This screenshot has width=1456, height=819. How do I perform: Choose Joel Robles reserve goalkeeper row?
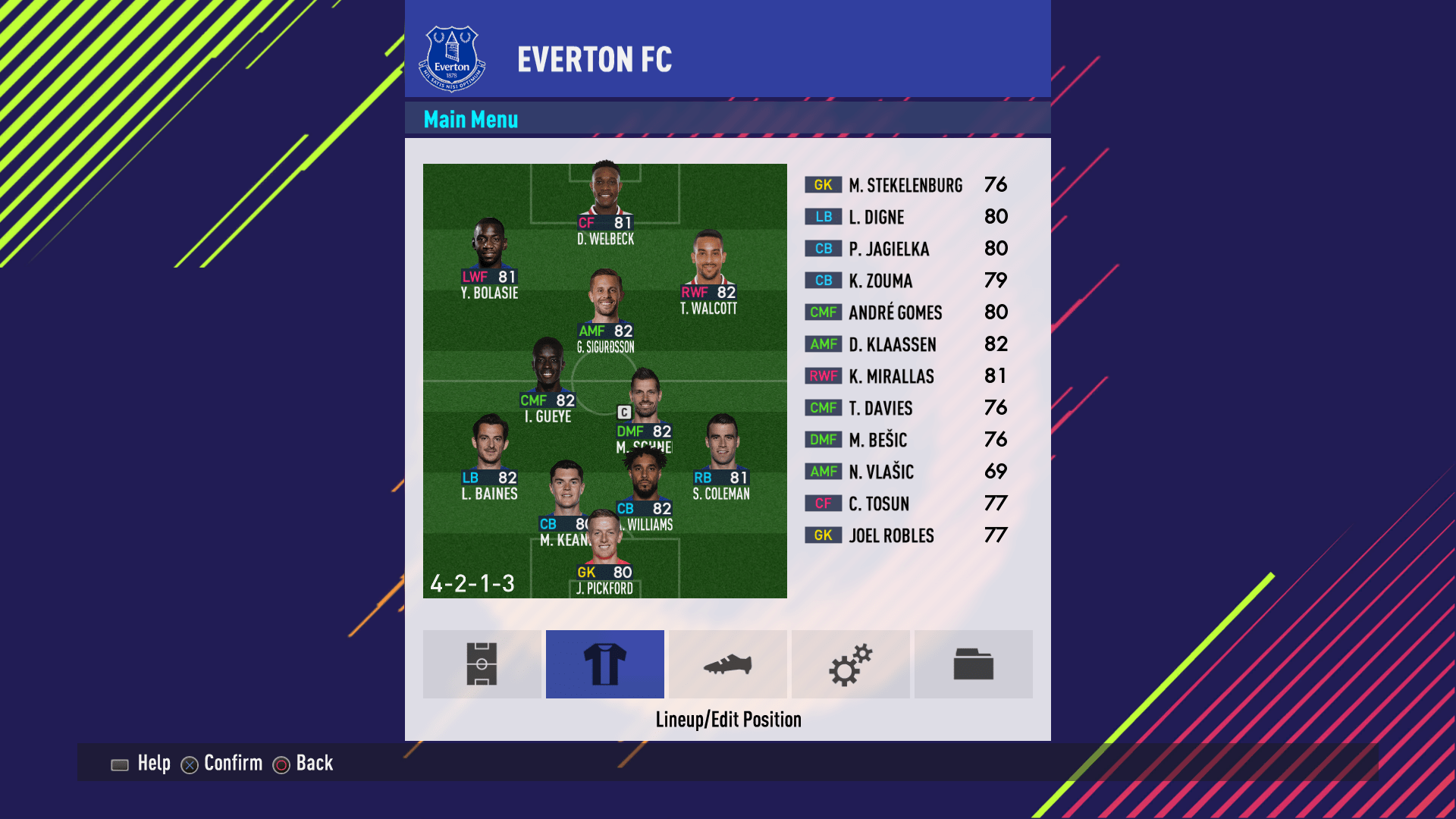pyautogui.click(x=906, y=535)
